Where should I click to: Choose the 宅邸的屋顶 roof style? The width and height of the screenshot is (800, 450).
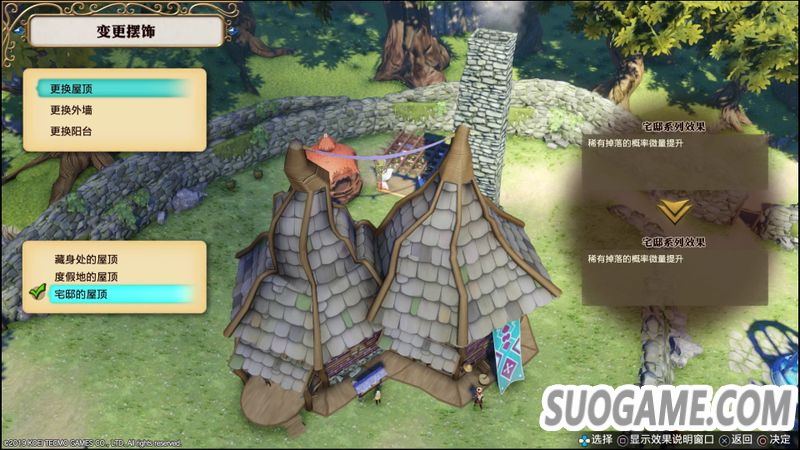[x=82, y=294]
